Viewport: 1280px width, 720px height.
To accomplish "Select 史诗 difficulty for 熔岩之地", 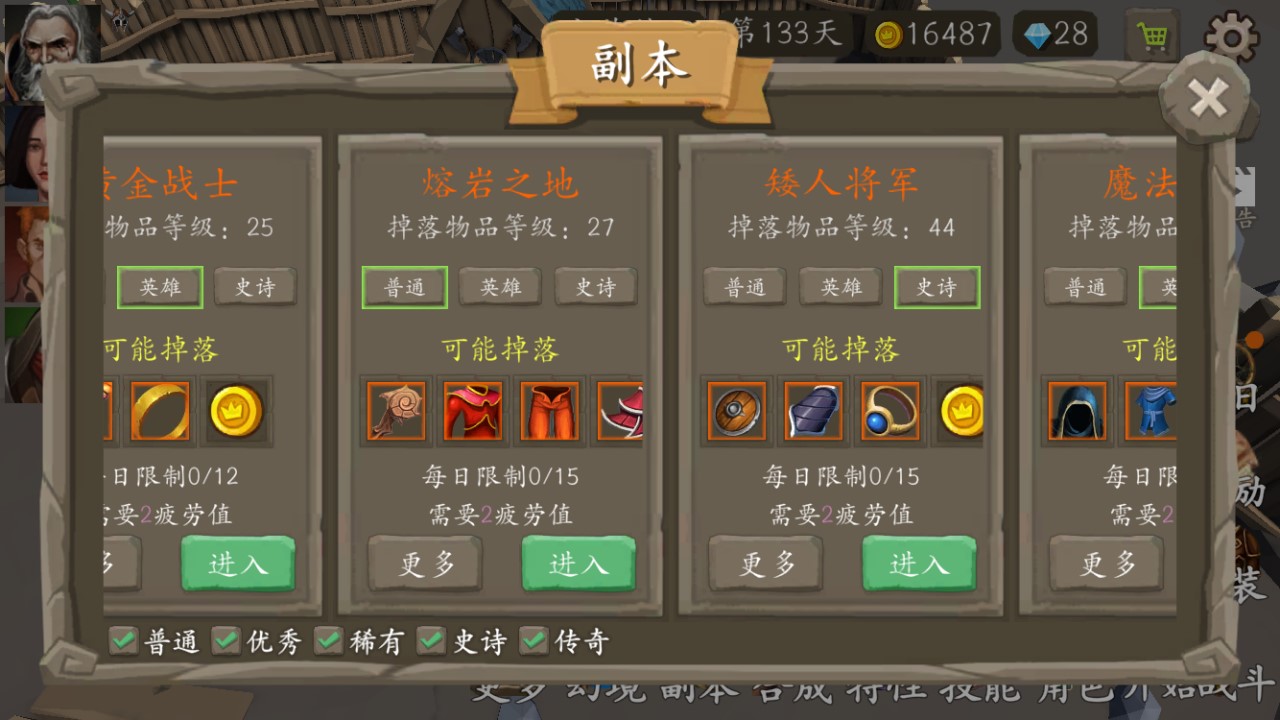I will 595,287.
